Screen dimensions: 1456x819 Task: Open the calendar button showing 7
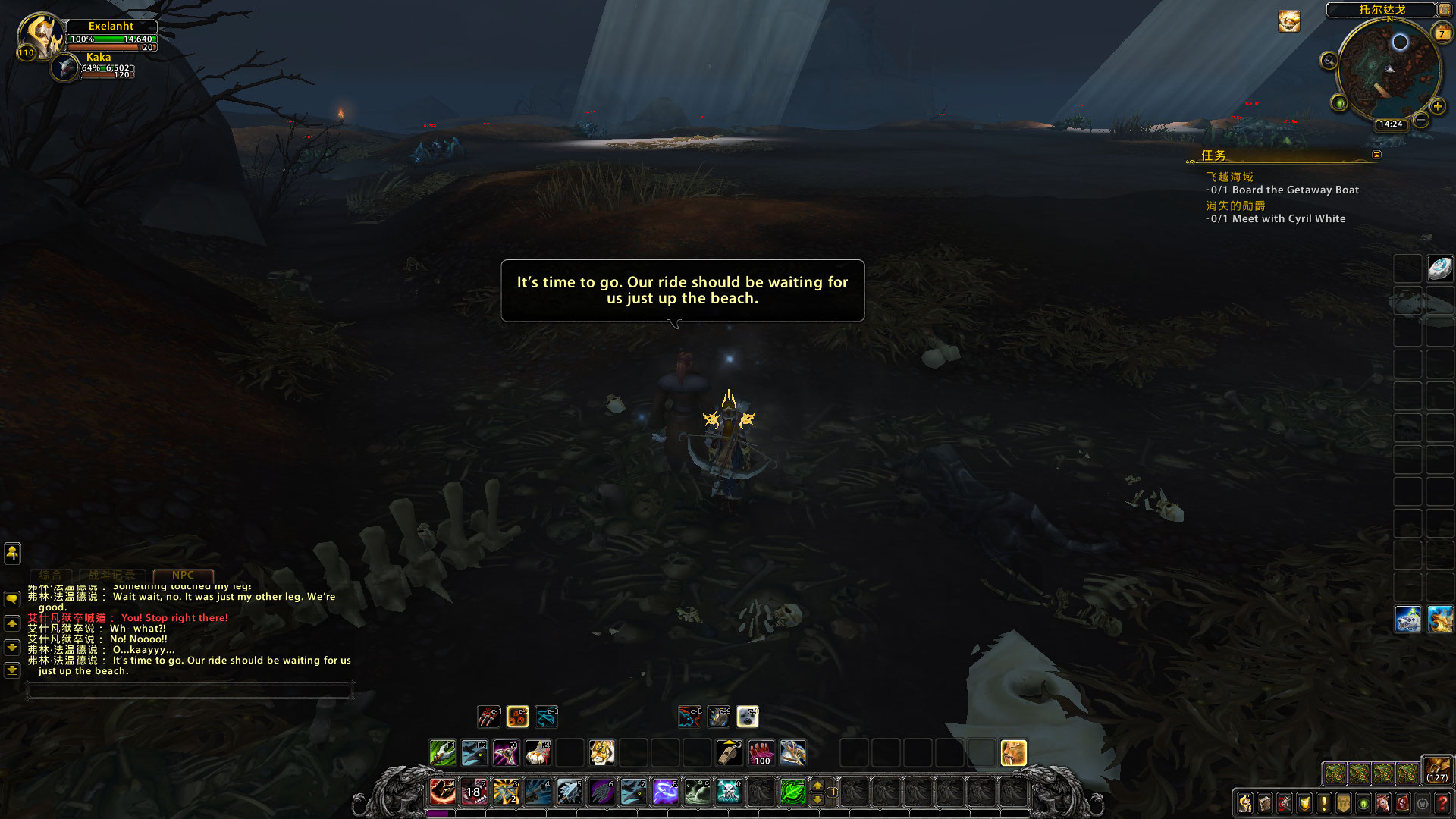click(x=1442, y=33)
